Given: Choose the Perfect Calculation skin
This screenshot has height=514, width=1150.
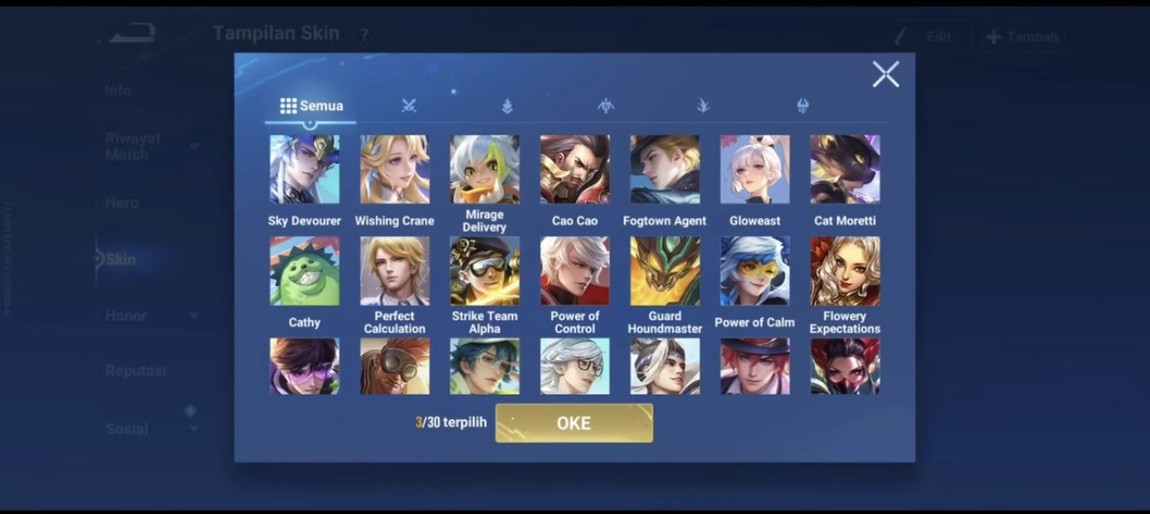Looking at the screenshot, I should point(394,271).
